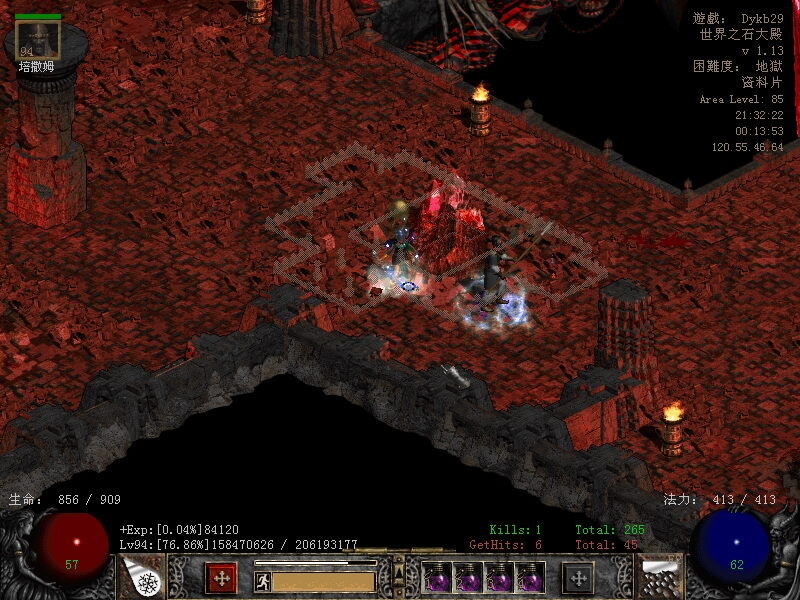Expand the mini menu arrow above belt
The width and height of the screenshot is (800, 600).
coord(399,573)
